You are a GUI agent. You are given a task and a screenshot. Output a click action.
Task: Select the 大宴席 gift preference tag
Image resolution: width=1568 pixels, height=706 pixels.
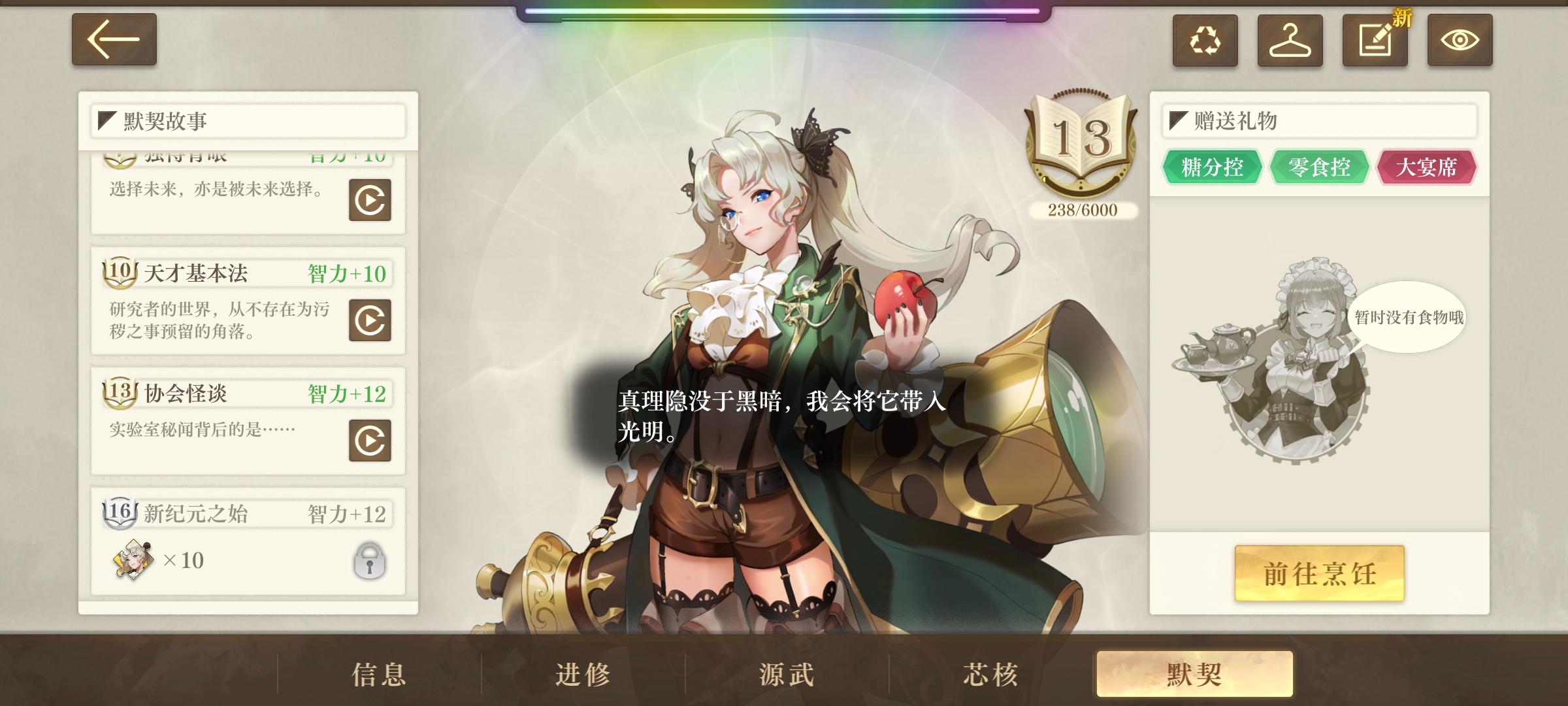point(1427,167)
